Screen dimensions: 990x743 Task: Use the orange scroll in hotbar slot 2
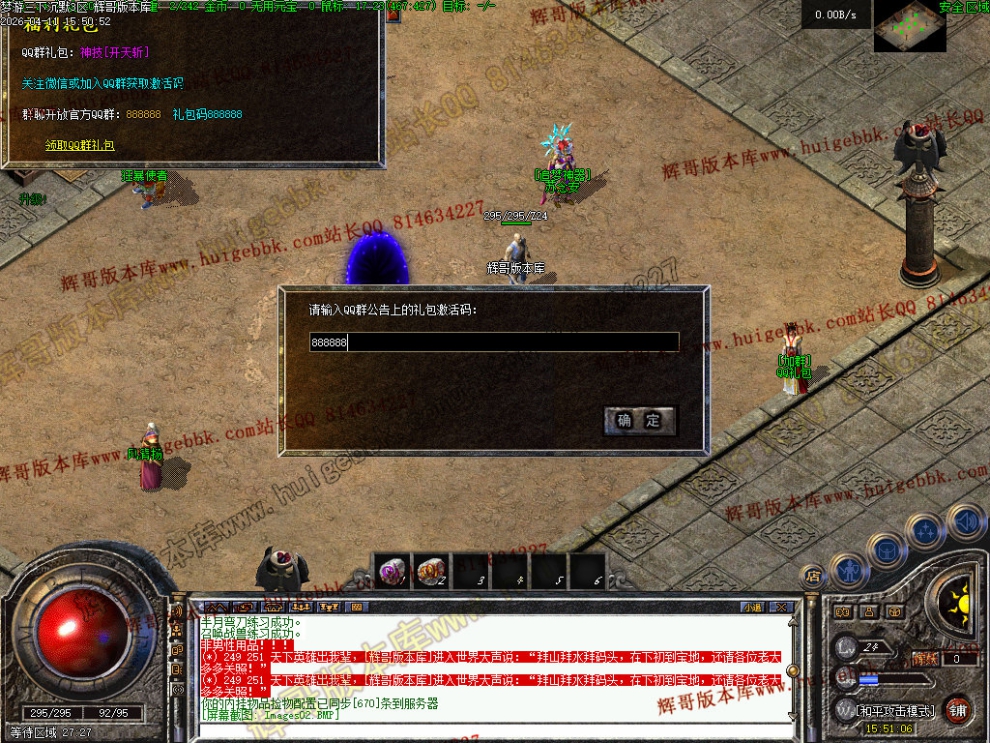430,571
